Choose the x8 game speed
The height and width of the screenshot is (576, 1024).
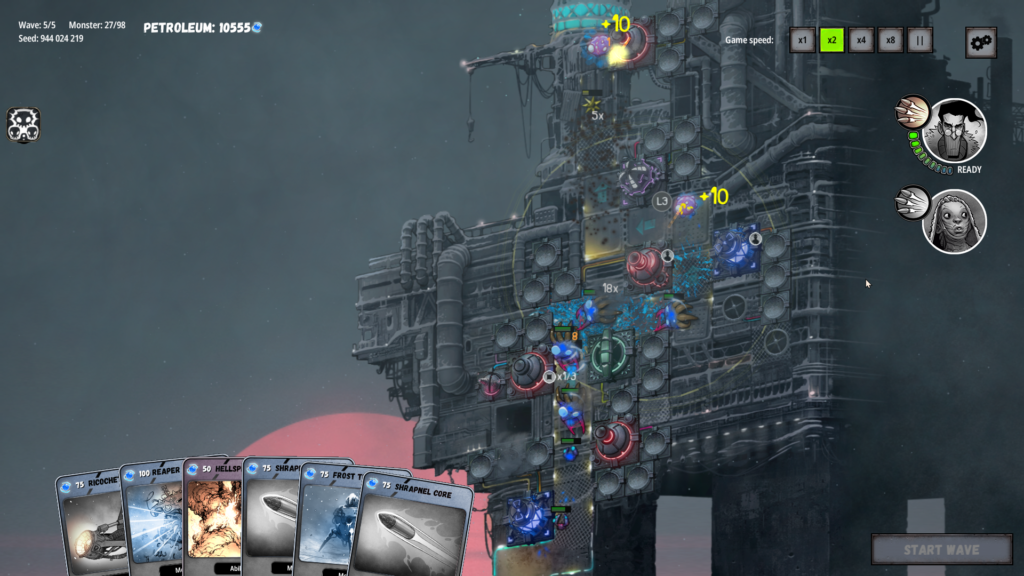[891, 41]
